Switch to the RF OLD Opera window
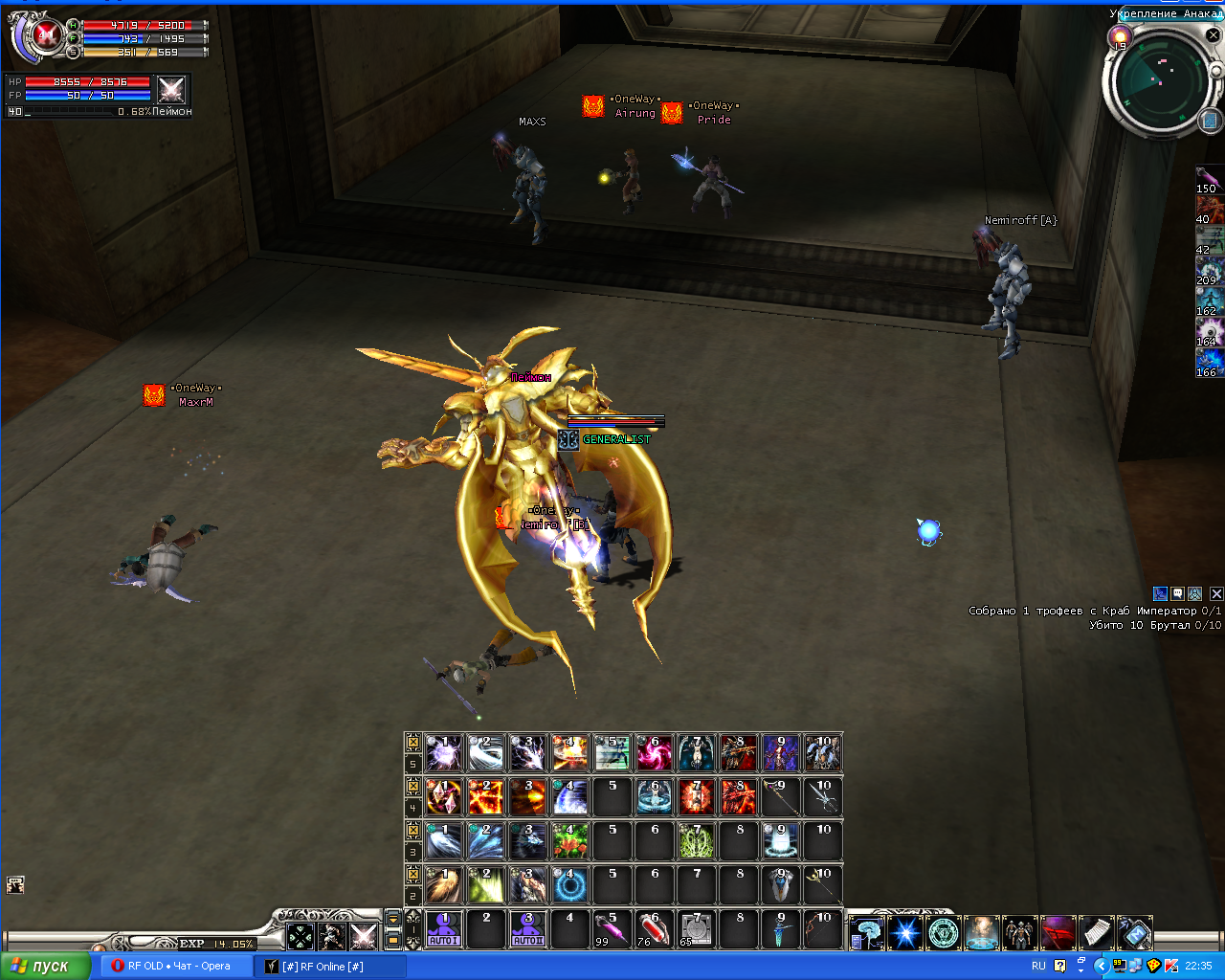This screenshot has height=980, width=1225. tap(172, 966)
